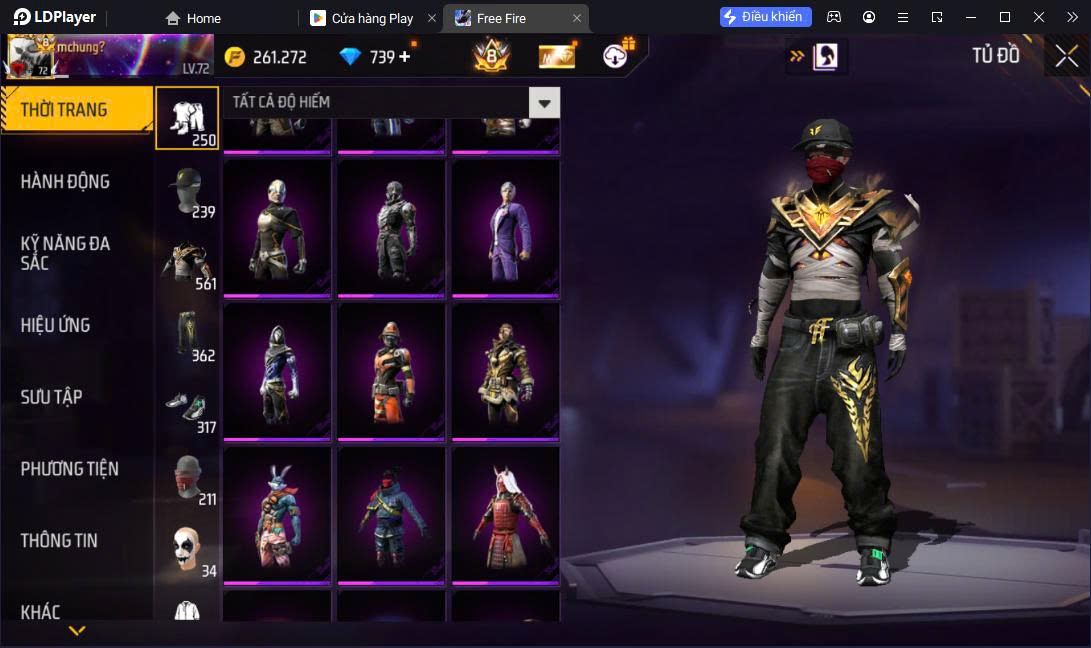Select the orange and black outfit
The image size is (1091, 648).
click(x=391, y=371)
